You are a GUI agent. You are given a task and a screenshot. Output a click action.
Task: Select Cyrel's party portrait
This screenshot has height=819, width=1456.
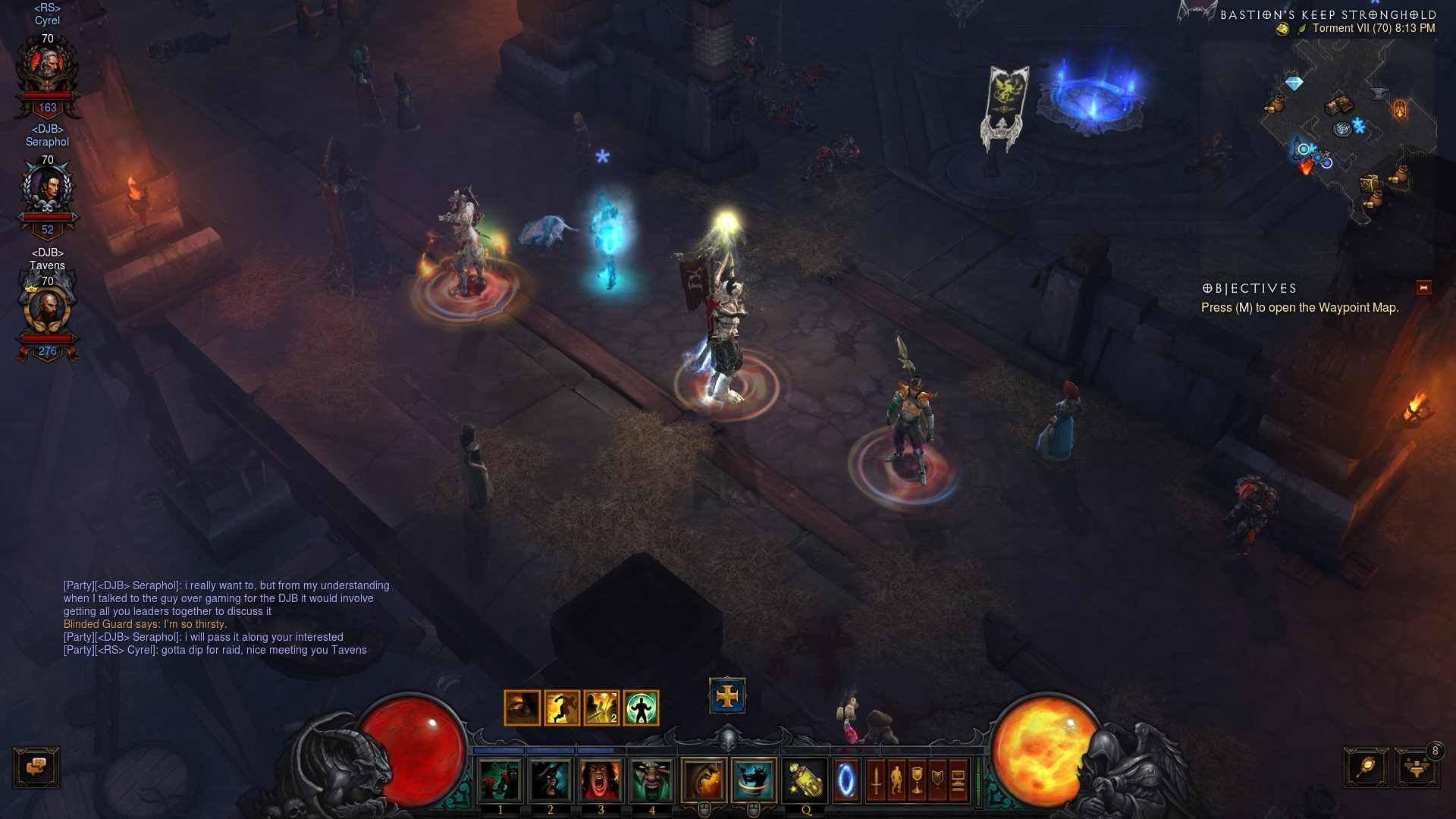(x=47, y=70)
